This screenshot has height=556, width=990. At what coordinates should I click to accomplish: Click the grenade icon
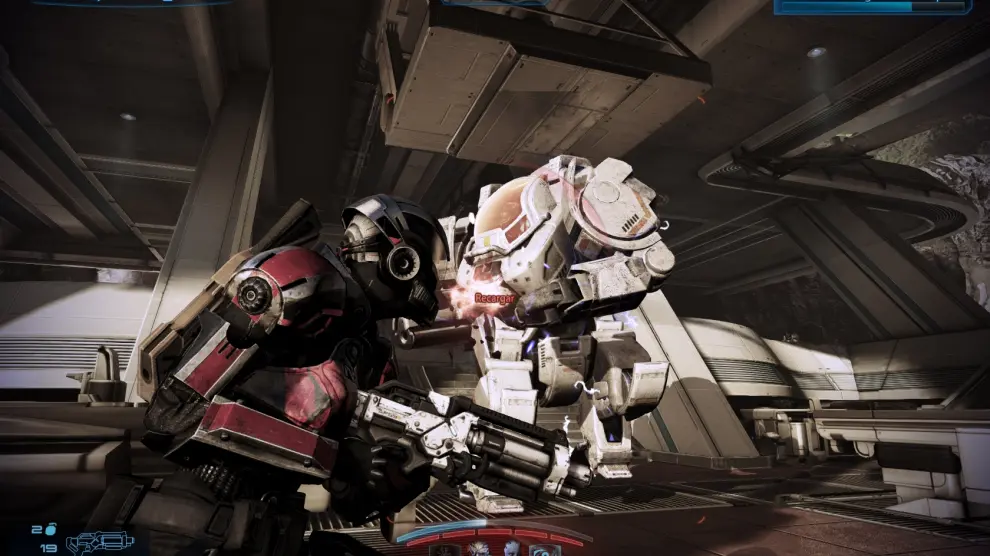tap(51, 530)
